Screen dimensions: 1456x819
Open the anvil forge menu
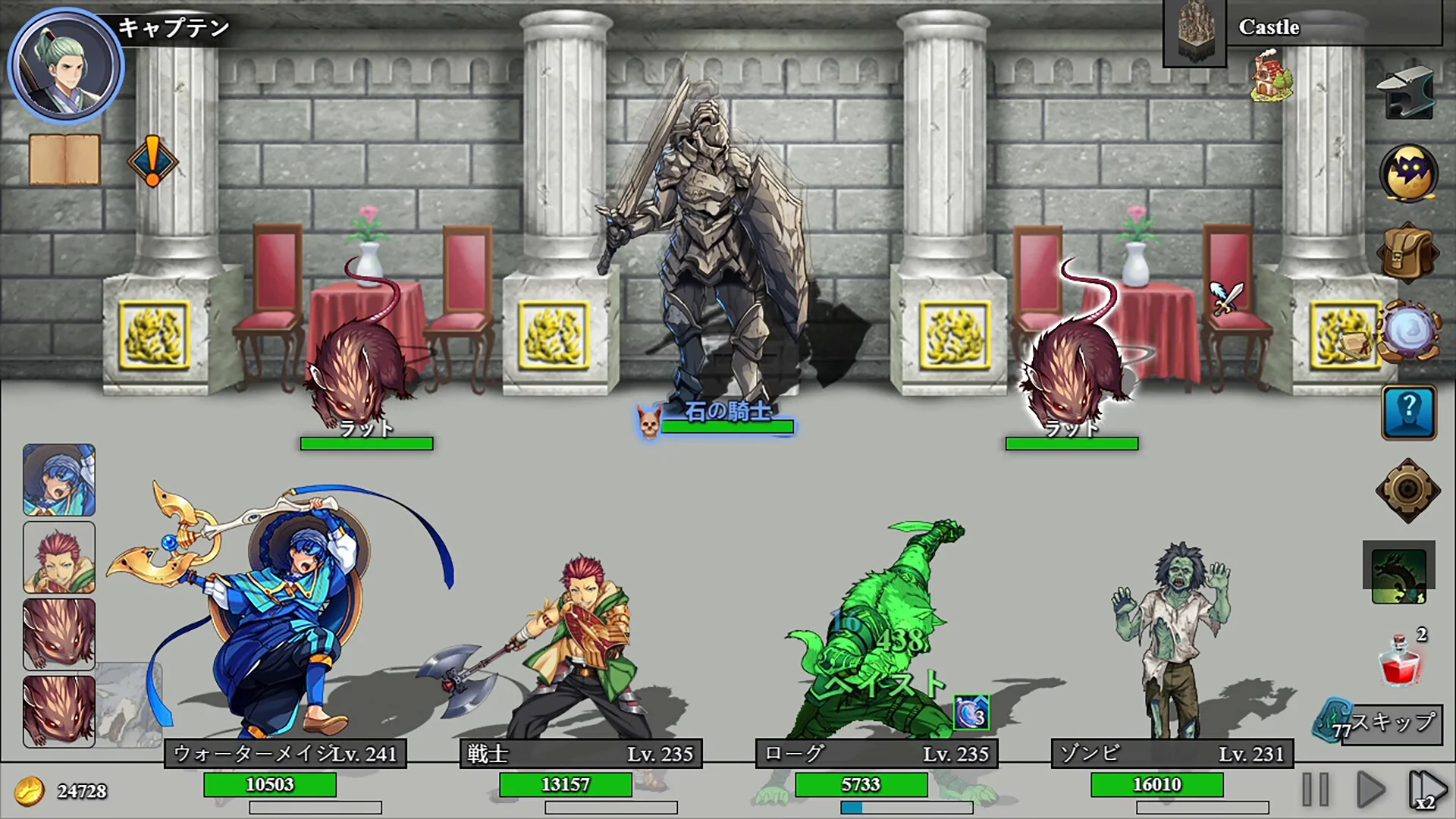pos(1407,94)
